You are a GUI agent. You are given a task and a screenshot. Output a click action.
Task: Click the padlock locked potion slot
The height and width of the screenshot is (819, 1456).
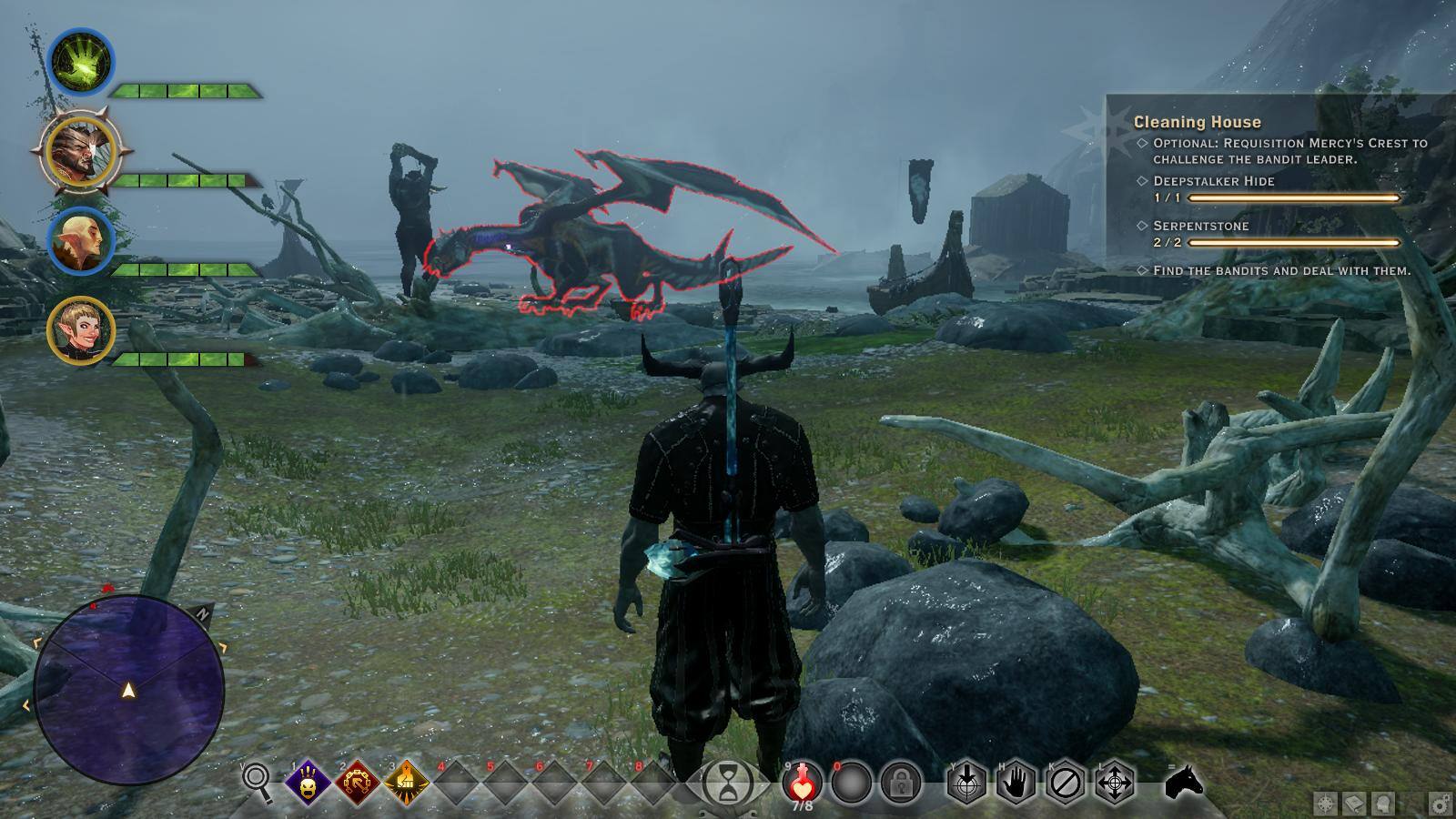coord(901,783)
